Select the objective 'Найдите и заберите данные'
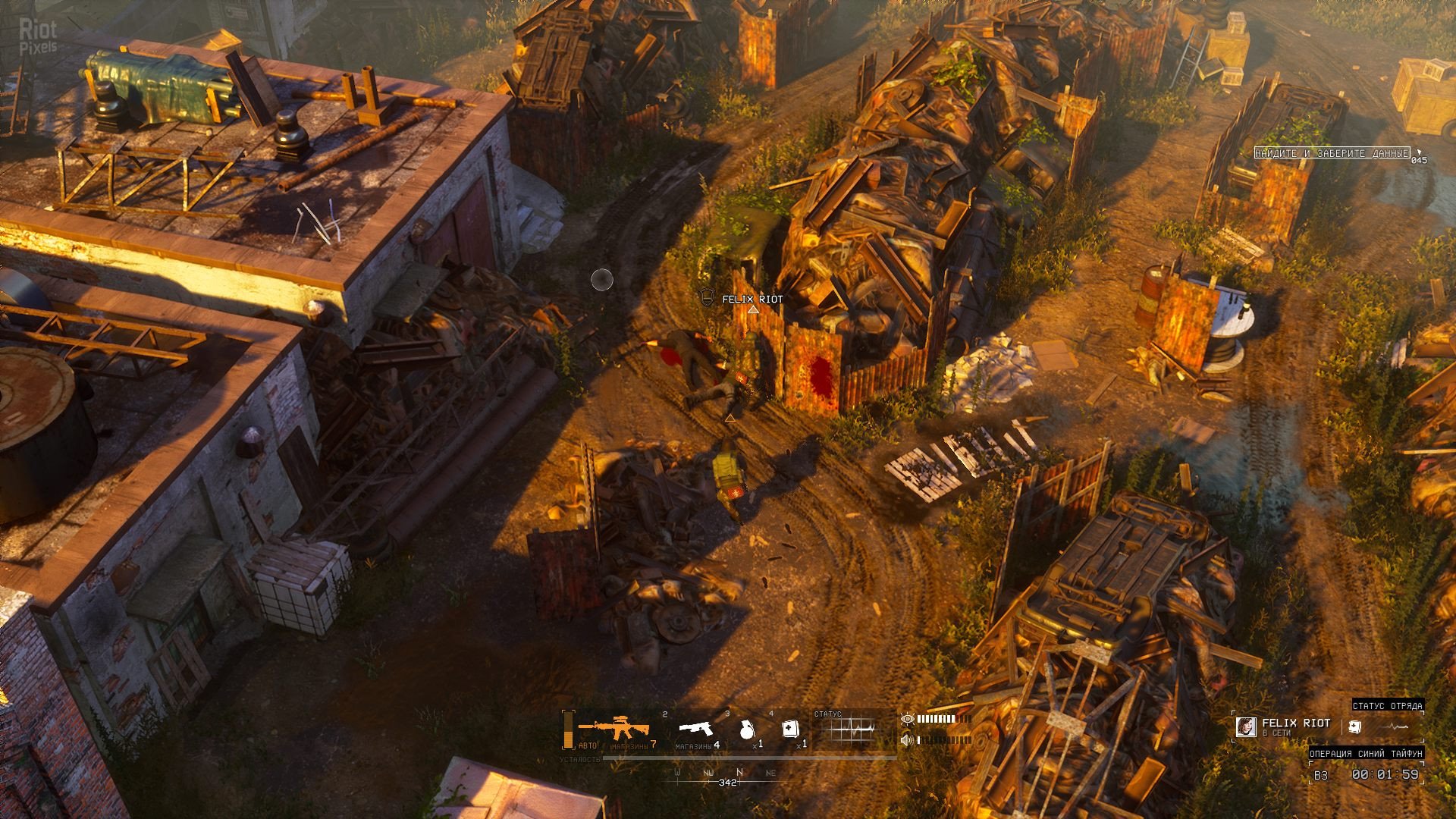This screenshot has width=1456, height=819. click(1332, 153)
